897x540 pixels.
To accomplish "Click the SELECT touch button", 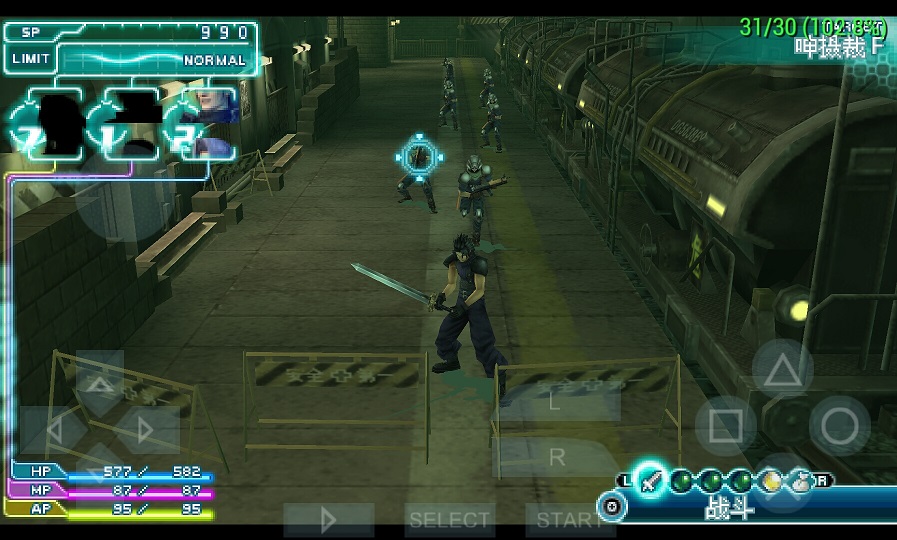I will [x=449, y=520].
